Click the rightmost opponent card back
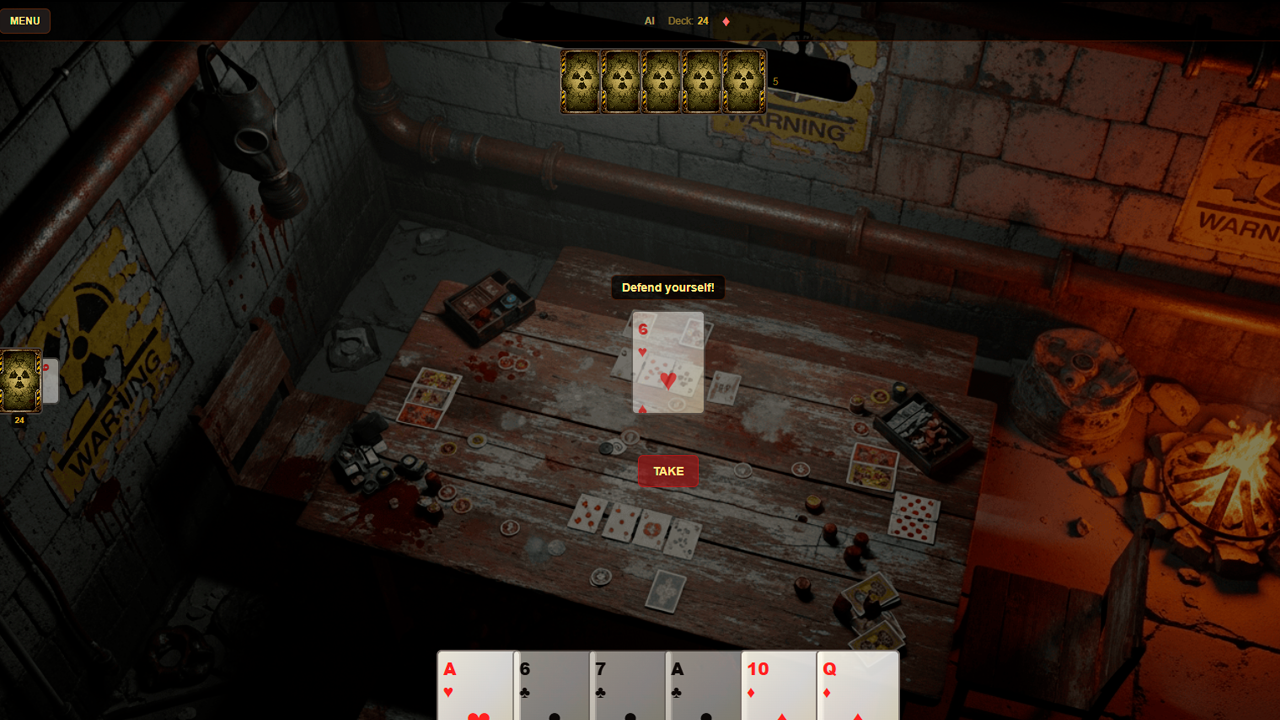The height and width of the screenshot is (720, 1280). [x=741, y=80]
